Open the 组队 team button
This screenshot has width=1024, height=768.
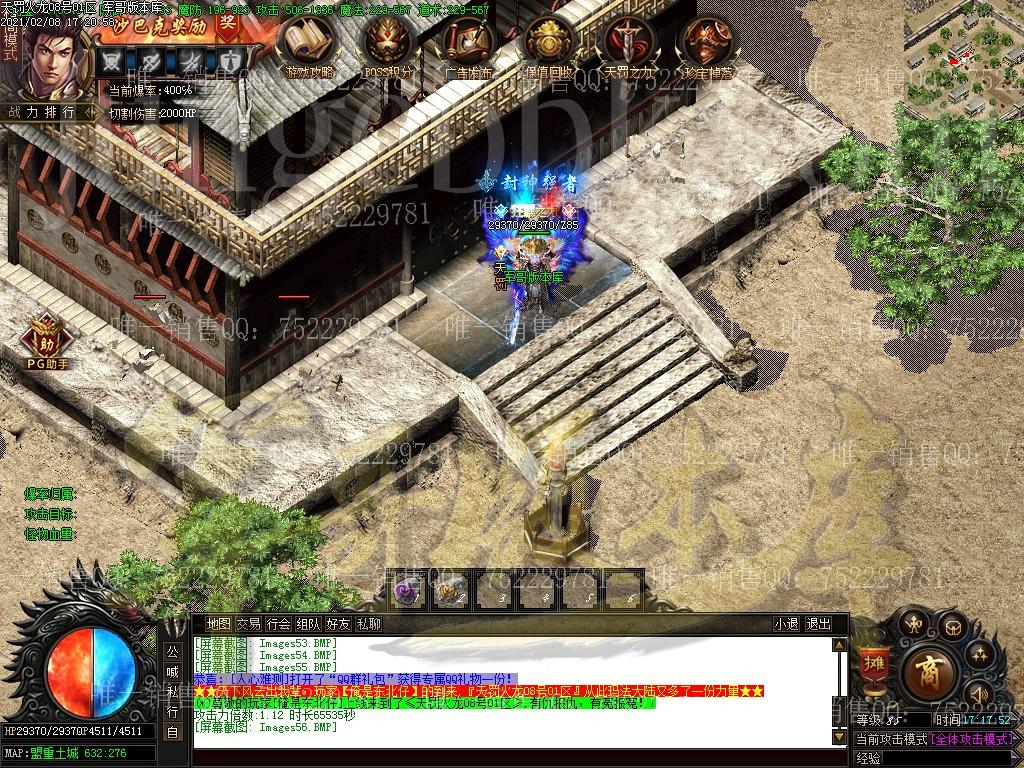(x=308, y=624)
